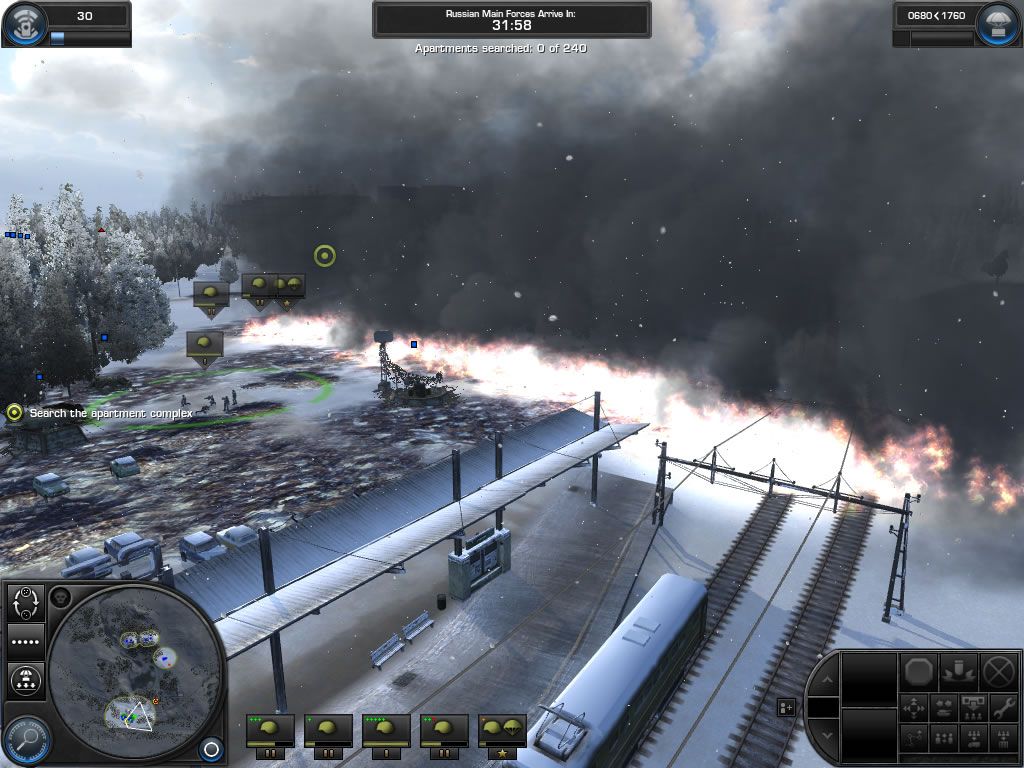Click the octagonal stop command button
This screenshot has height=768, width=1024.
point(917,670)
